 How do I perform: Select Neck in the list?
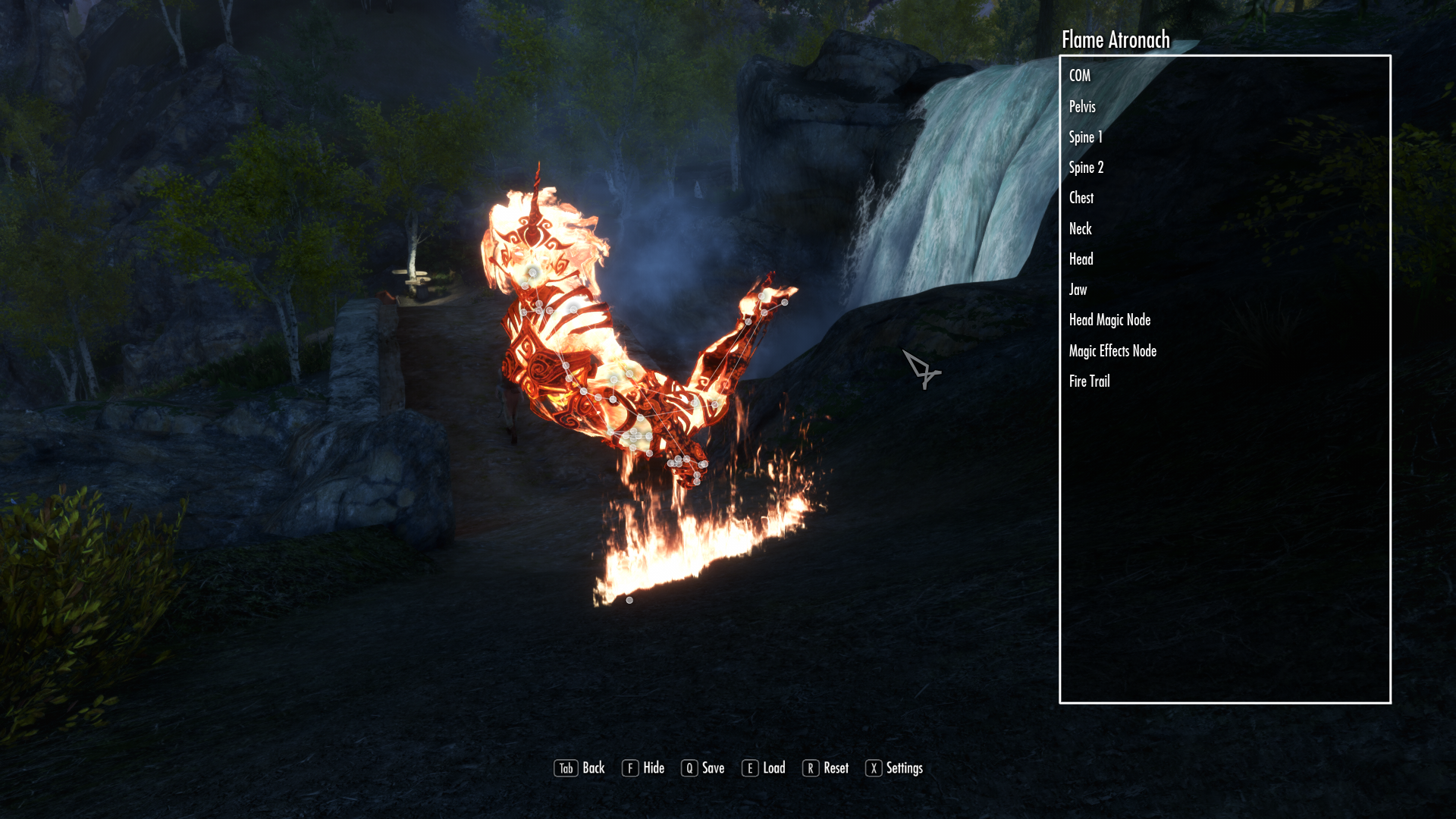(1081, 229)
